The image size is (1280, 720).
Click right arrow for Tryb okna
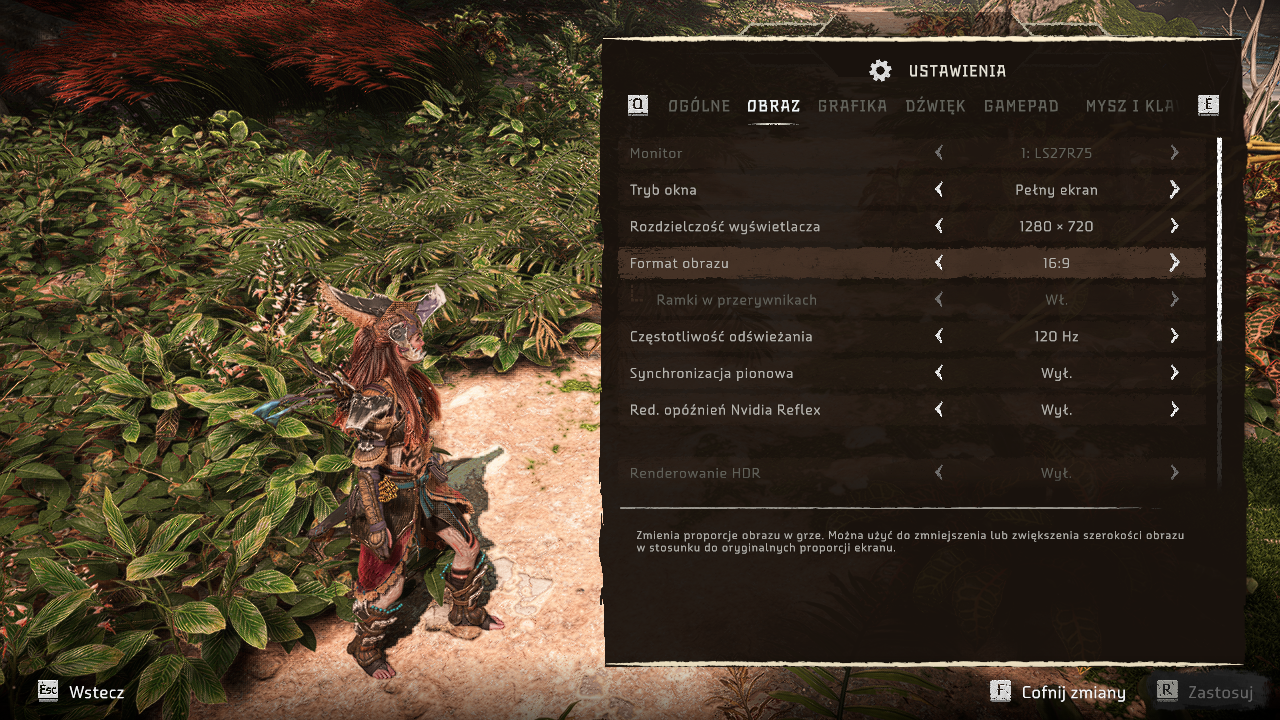pos(1174,190)
